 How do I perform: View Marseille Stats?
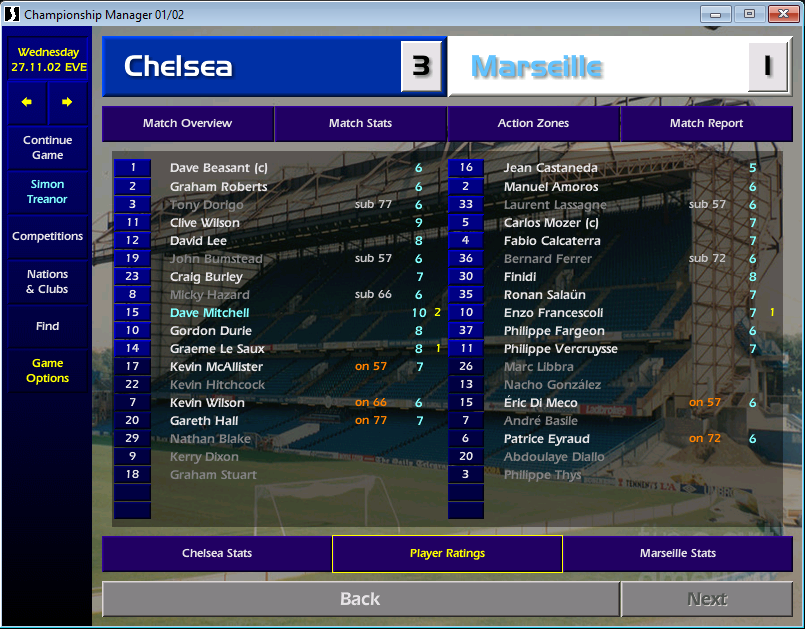(x=677, y=553)
